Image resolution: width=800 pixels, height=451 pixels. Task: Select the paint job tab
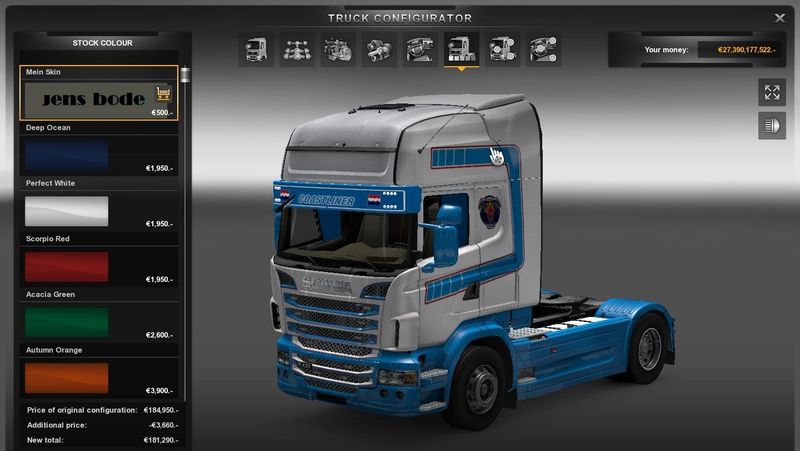(461, 49)
